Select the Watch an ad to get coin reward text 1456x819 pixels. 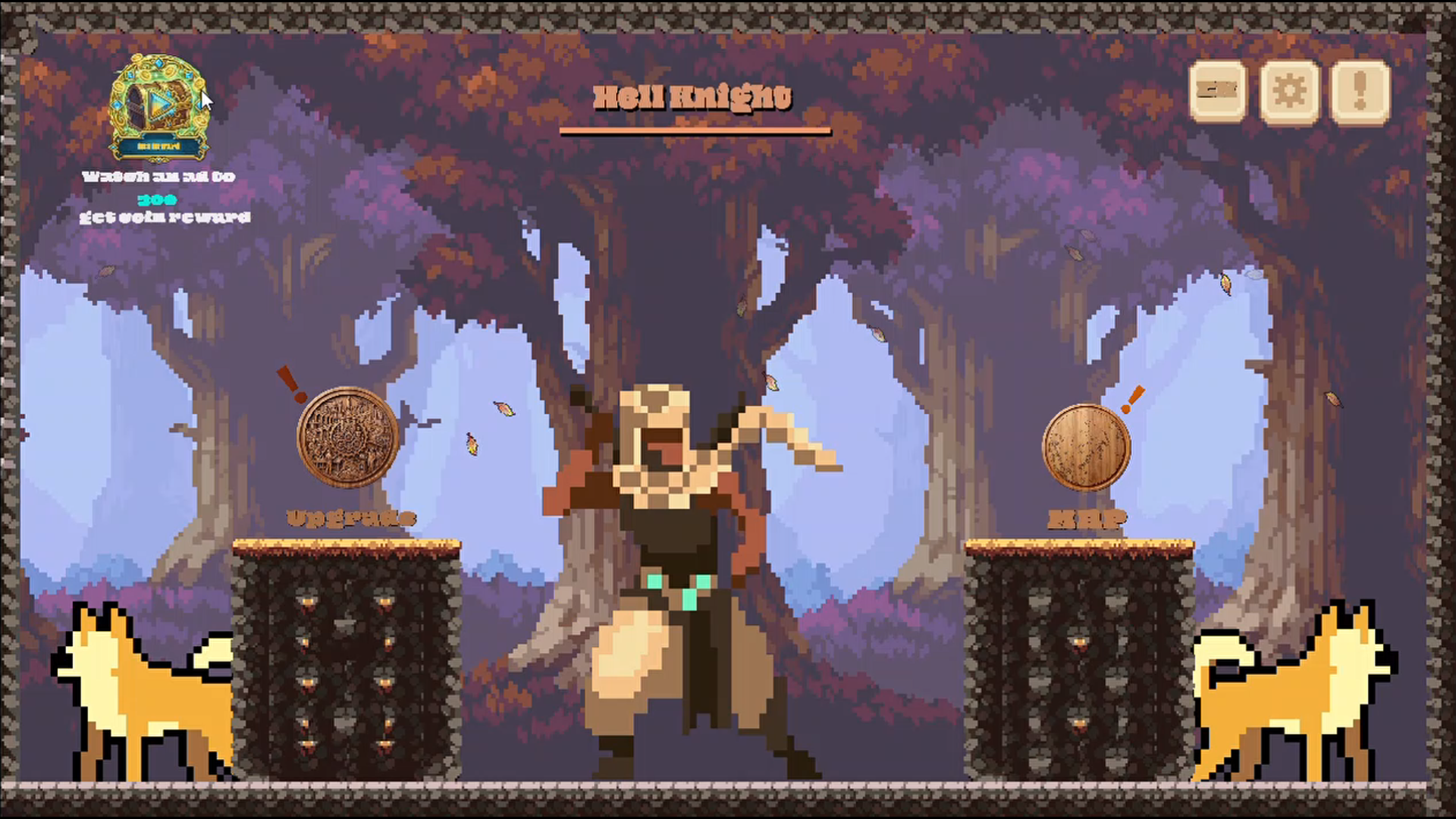coord(159,178)
